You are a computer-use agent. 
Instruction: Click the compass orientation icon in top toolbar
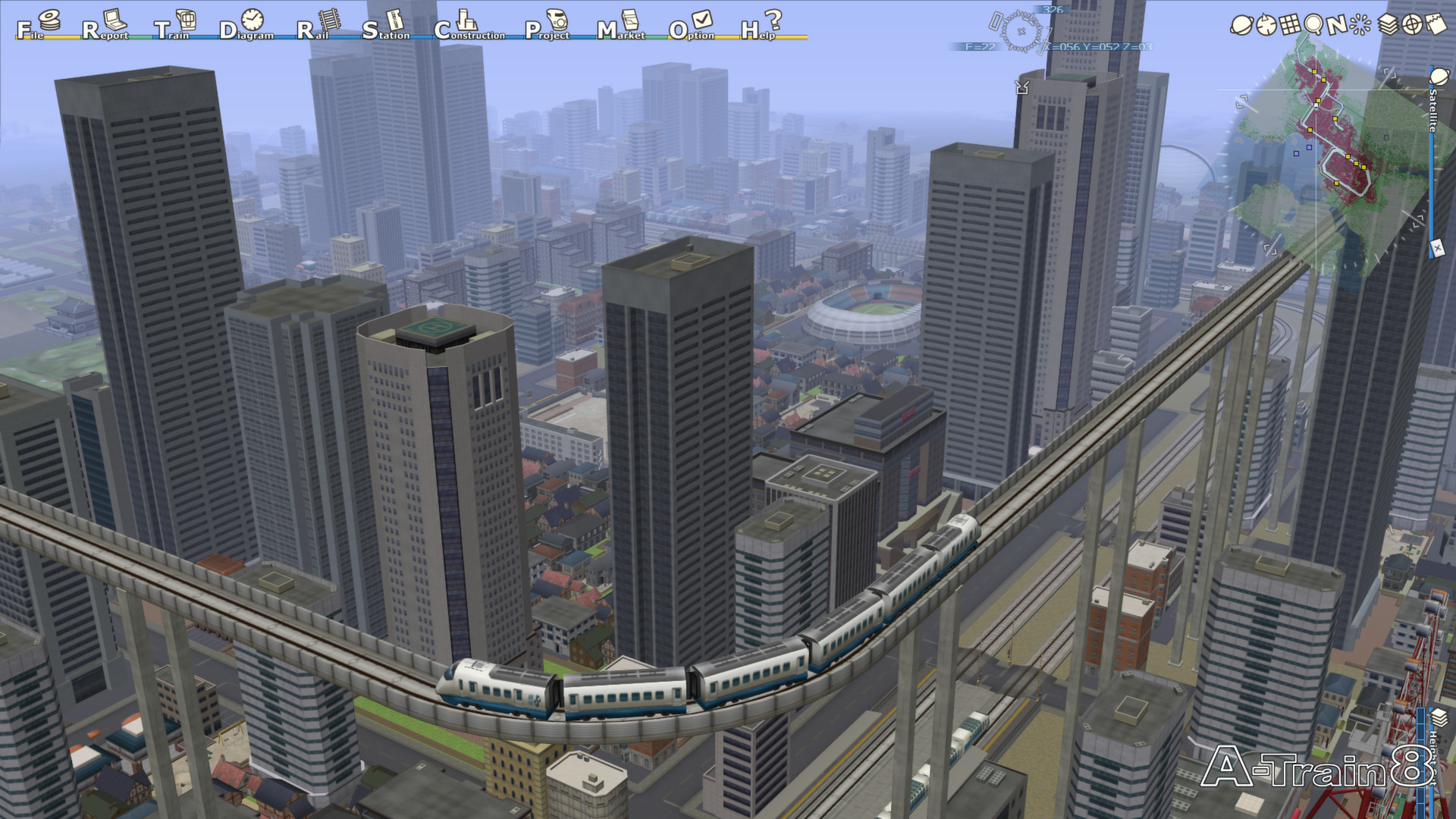[x=1266, y=24]
